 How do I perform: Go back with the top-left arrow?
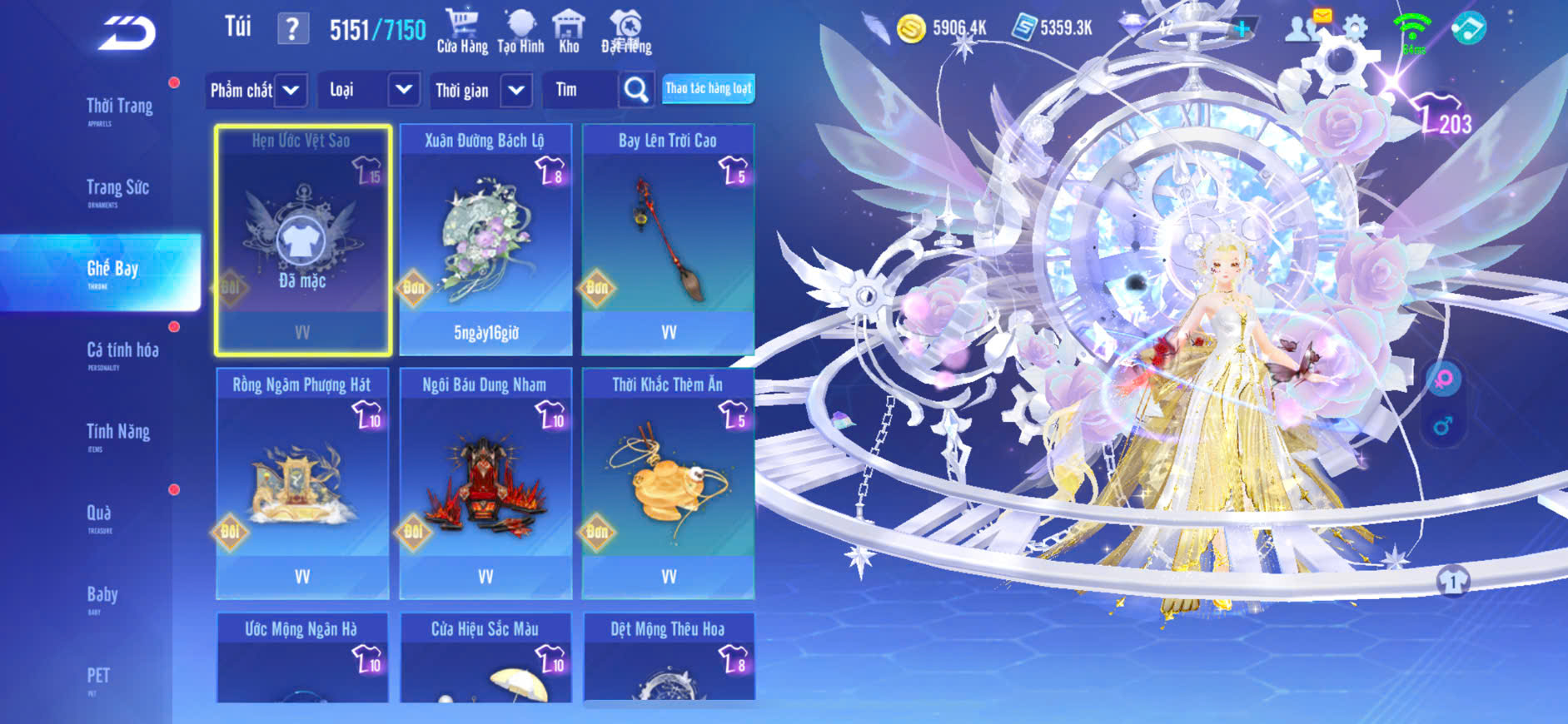coord(127,33)
